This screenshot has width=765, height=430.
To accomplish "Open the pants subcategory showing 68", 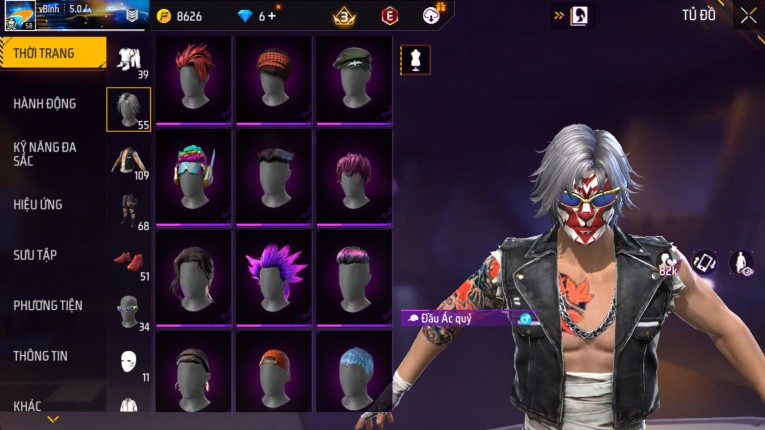I will pyautogui.click(x=128, y=211).
